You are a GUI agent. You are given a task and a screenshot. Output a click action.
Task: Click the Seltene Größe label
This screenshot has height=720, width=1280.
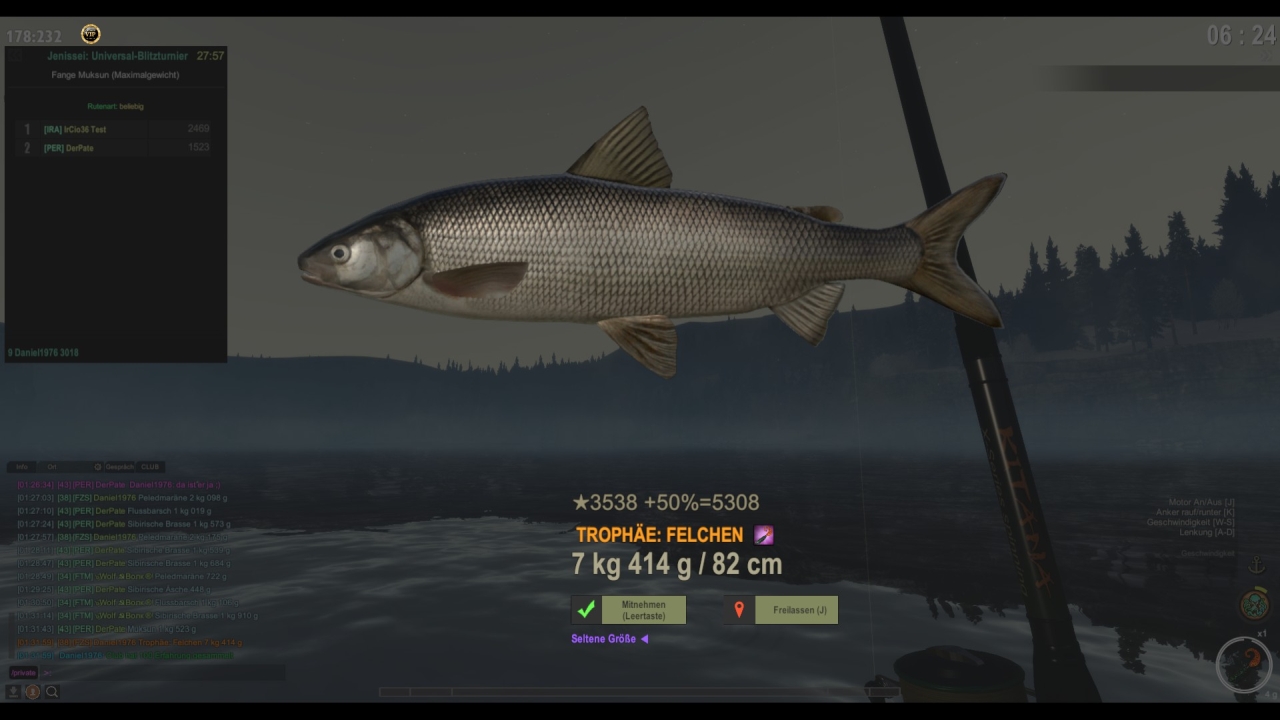click(604, 639)
